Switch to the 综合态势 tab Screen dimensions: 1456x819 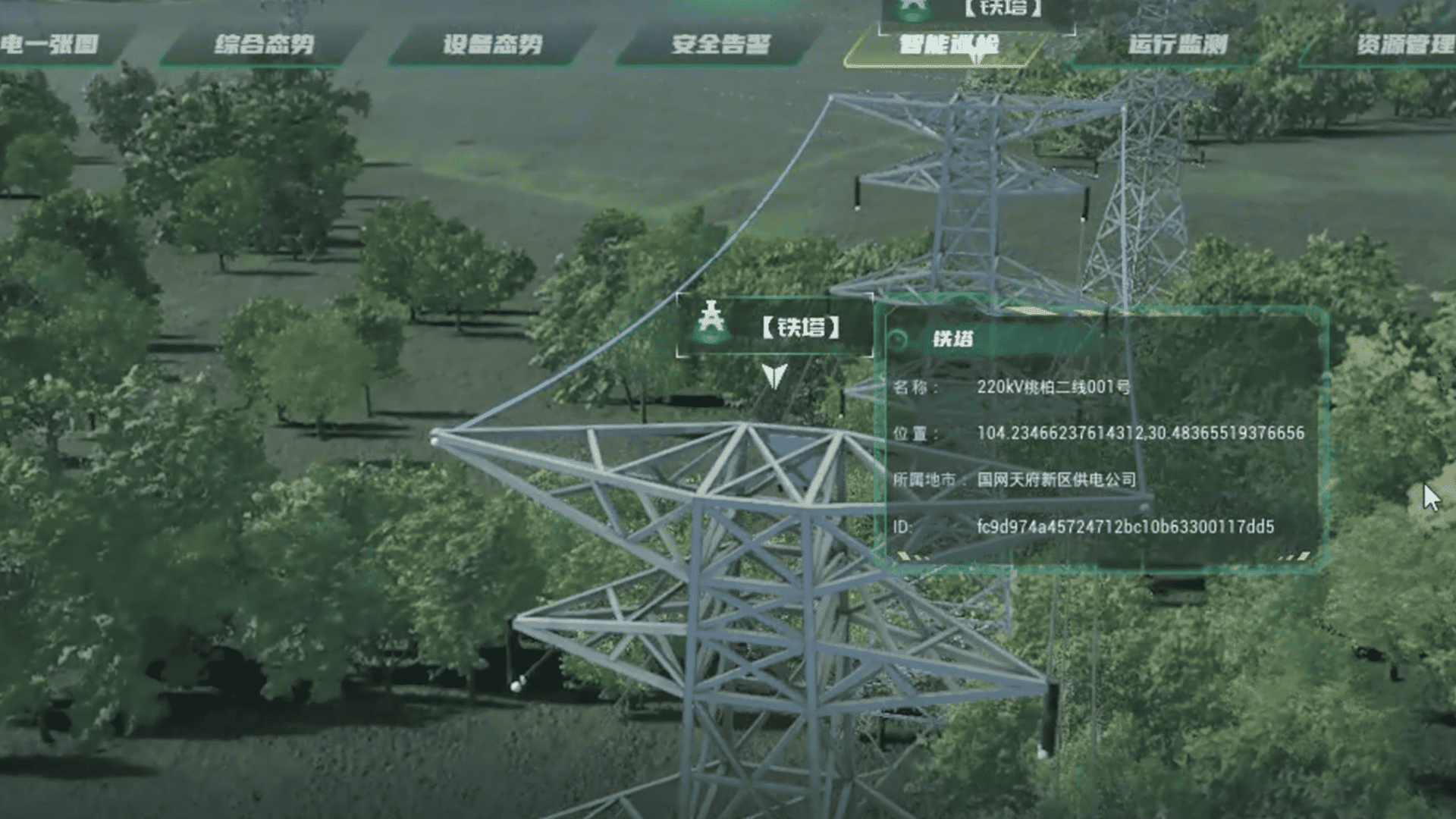(x=264, y=45)
